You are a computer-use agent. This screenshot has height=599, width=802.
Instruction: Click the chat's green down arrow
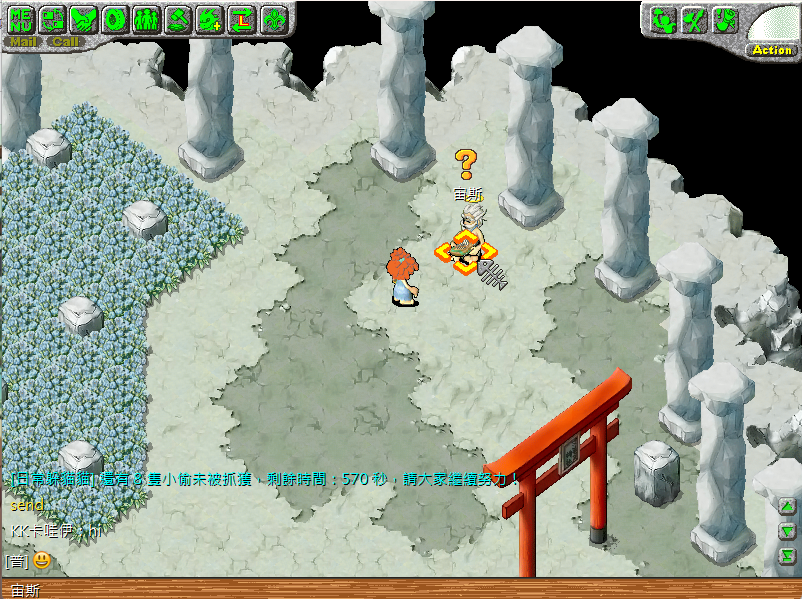(788, 531)
